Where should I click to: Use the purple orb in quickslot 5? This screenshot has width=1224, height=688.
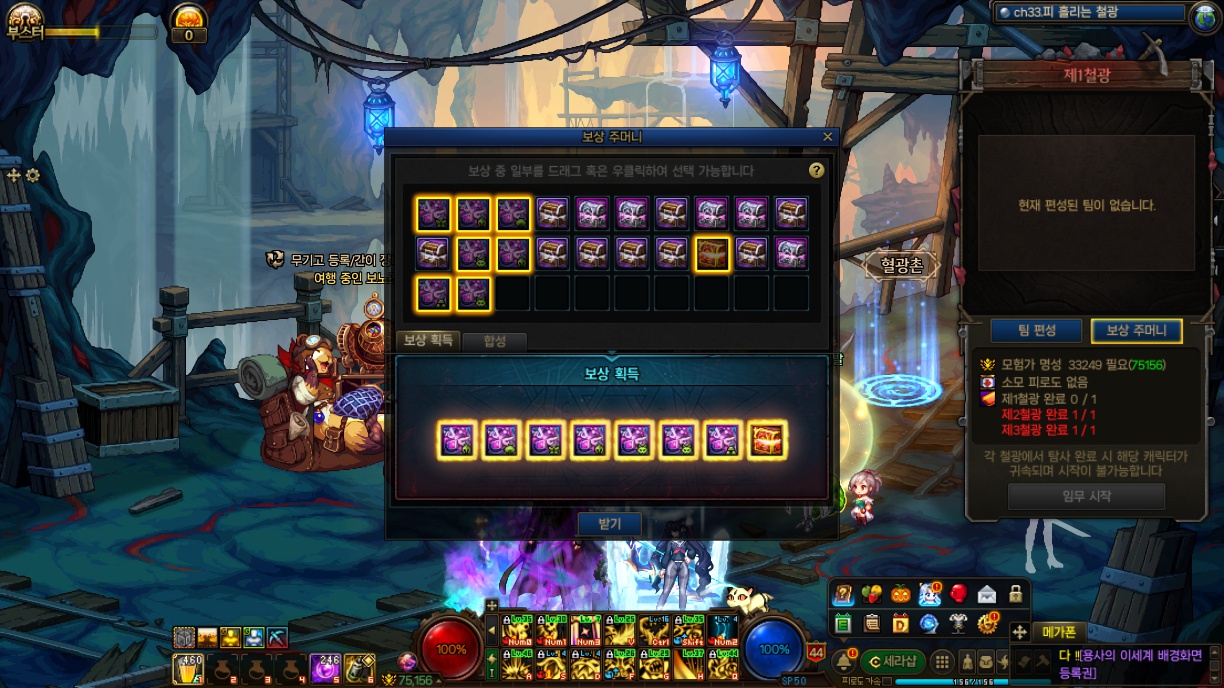(x=324, y=668)
